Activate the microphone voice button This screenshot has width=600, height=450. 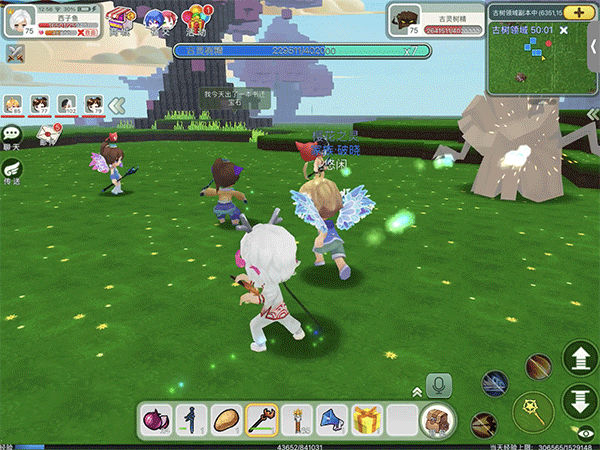click(438, 385)
